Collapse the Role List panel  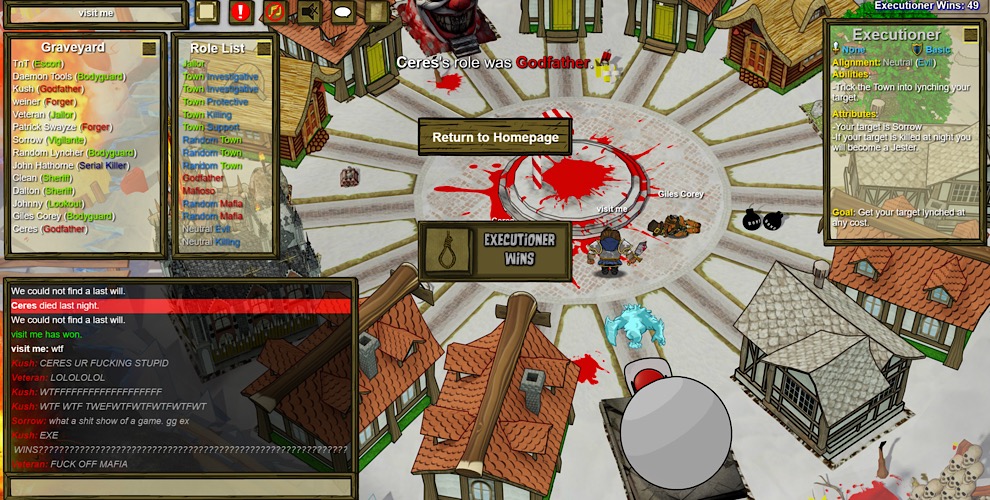click(264, 48)
